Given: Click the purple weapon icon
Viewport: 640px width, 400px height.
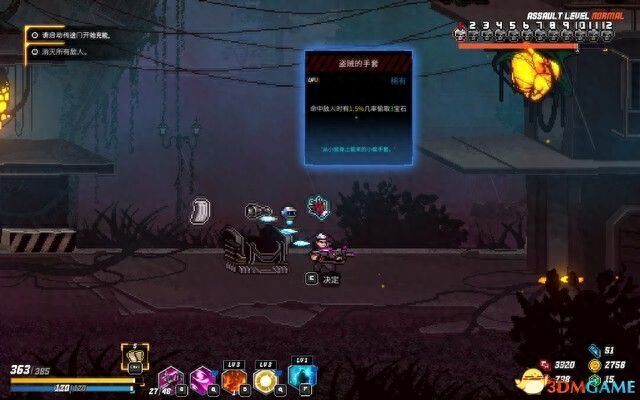Looking at the screenshot, I should [170, 379].
